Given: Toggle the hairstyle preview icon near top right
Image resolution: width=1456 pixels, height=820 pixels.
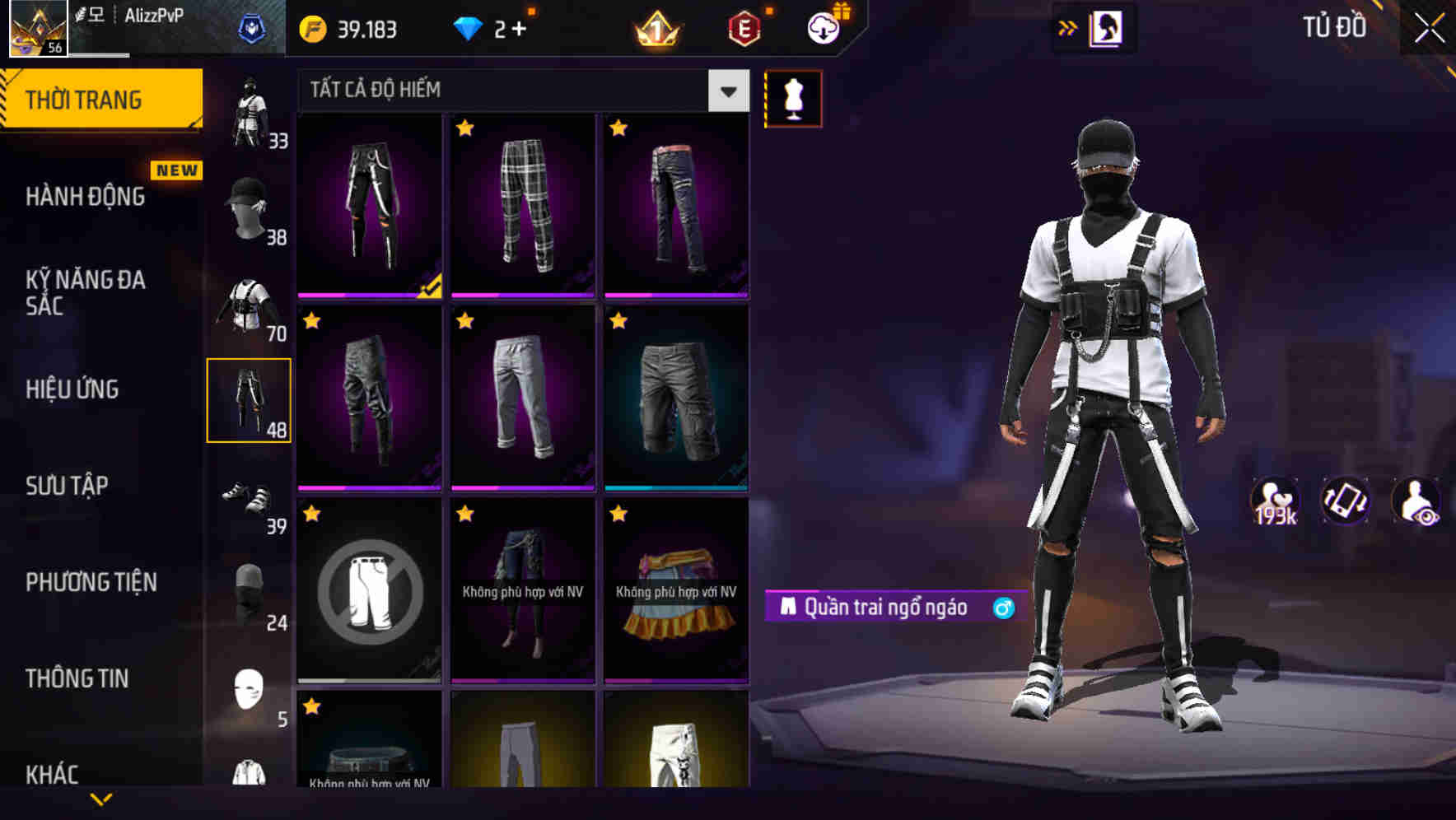Looking at the screenshot, I should click(1104, 27).
